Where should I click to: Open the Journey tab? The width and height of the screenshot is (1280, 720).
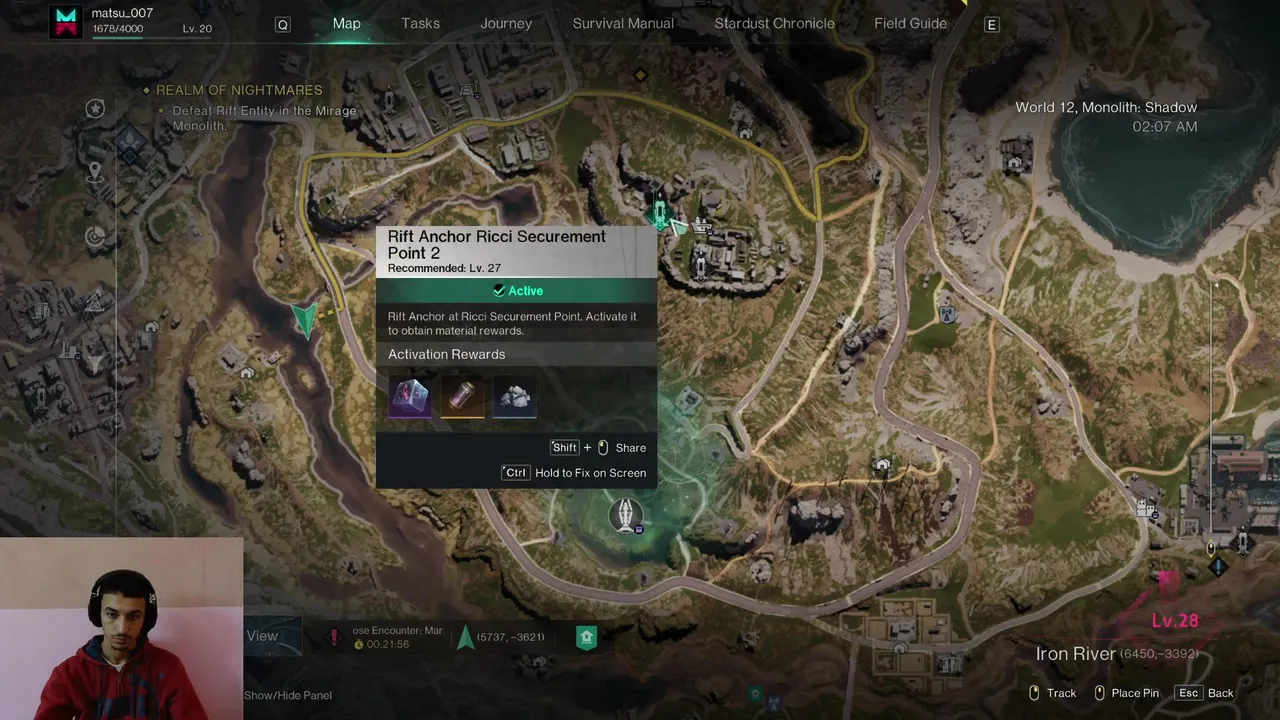(506, 23)
